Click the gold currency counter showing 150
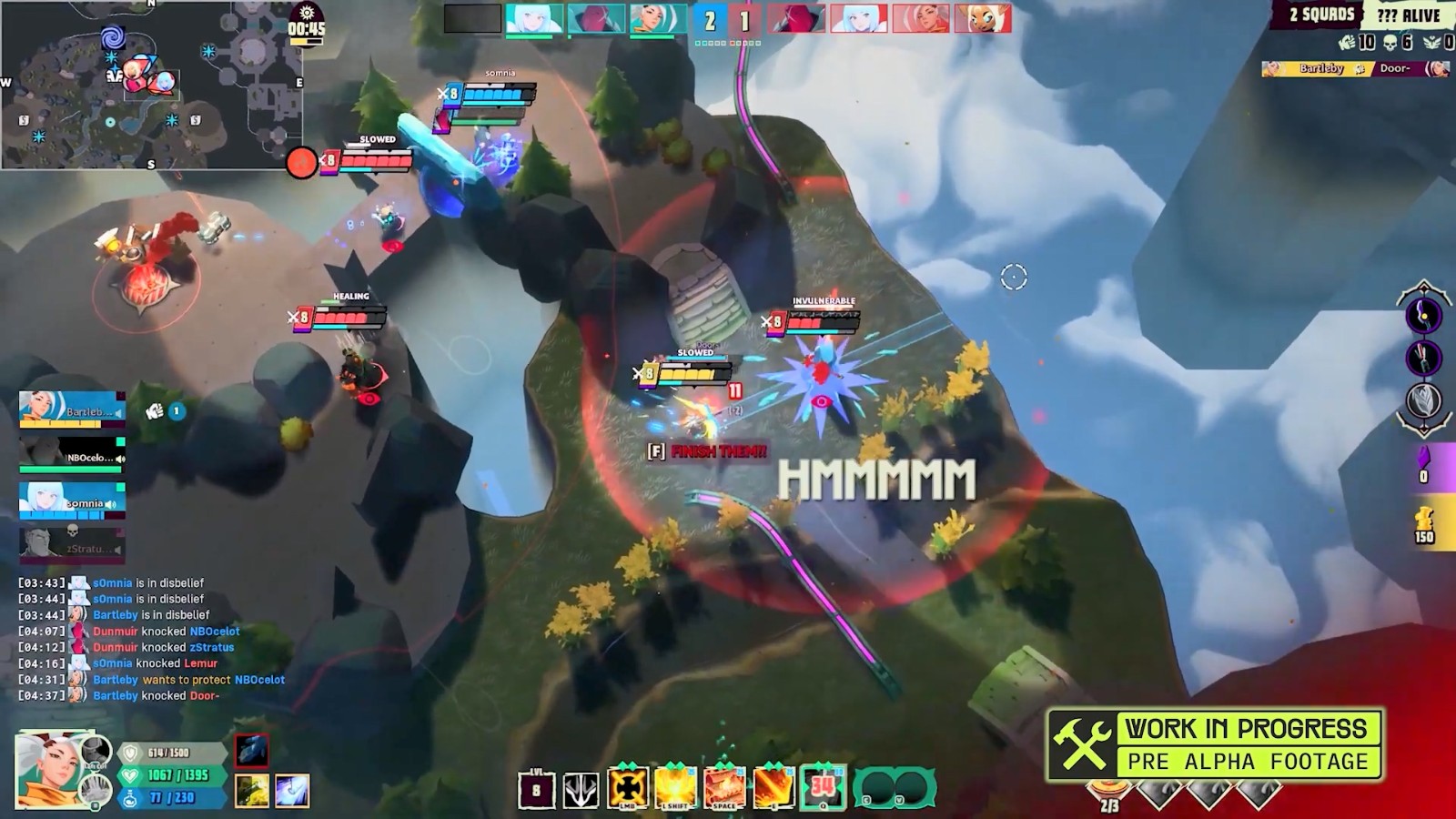This screenshot has height=819, width=1456. (1424, 526)
